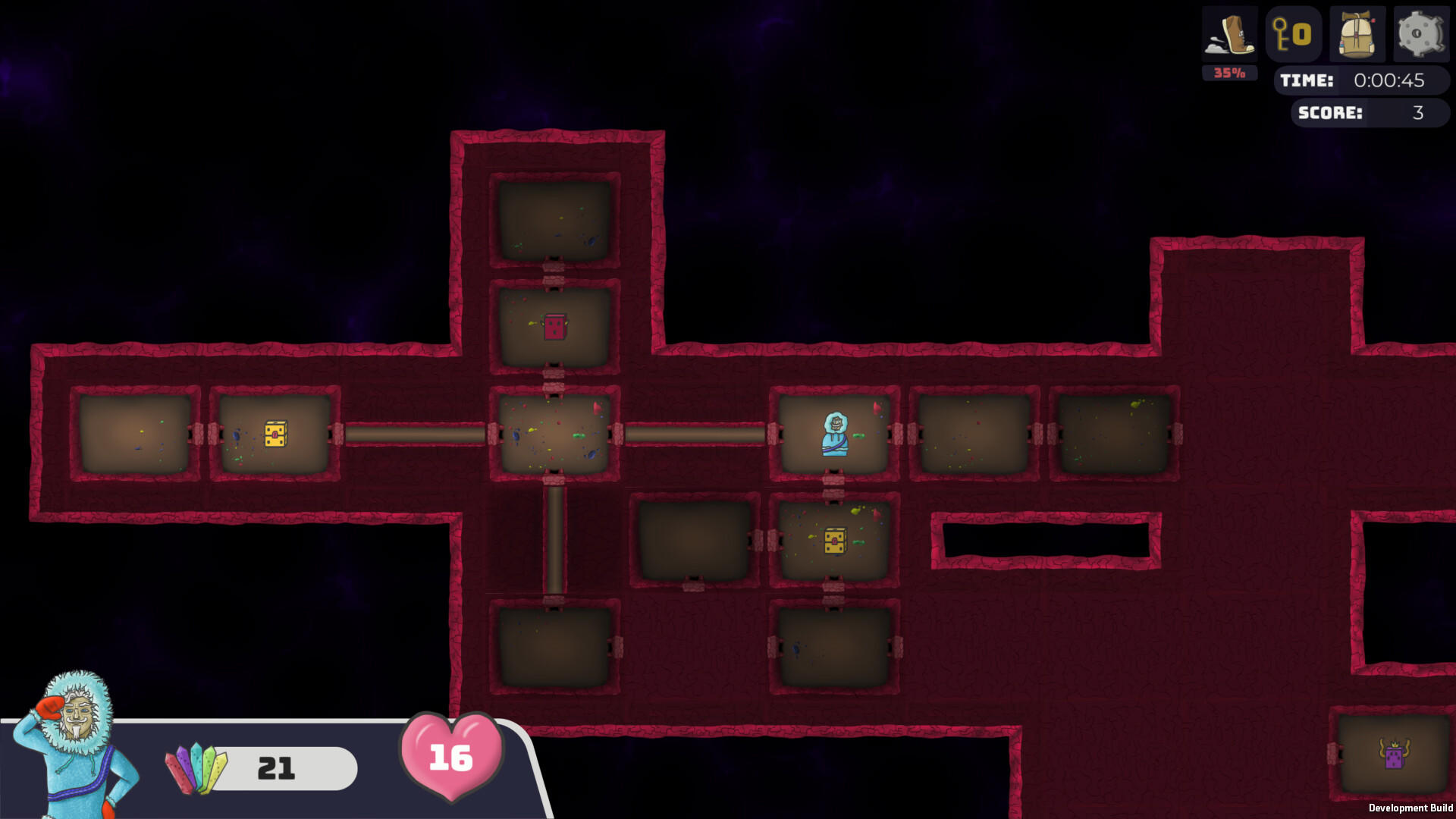Click the treasure chest in the left room
The height and width of the screenshot is (819, 1456).
[x=275, y=434]
